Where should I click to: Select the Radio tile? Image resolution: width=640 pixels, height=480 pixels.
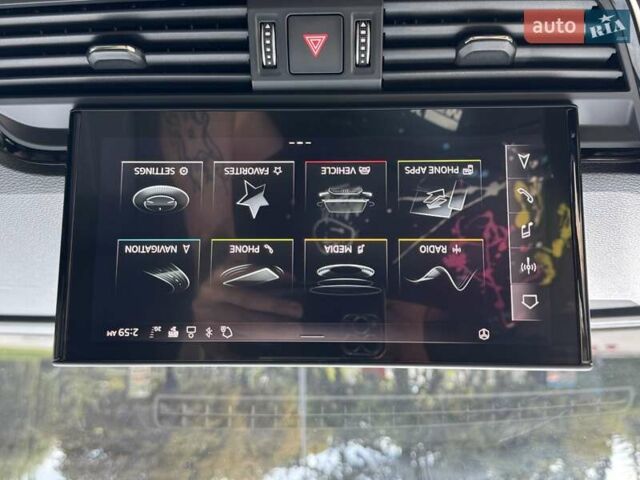439,268
